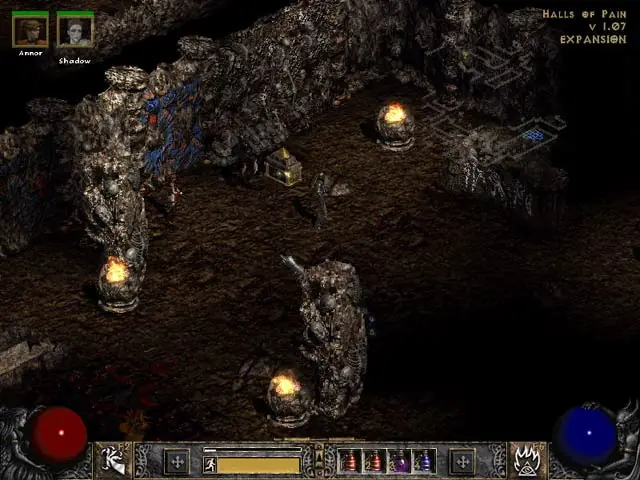Open the left-hand attack skill selector
The height and width of the screenshot is (480, 640).
point(112,460)
